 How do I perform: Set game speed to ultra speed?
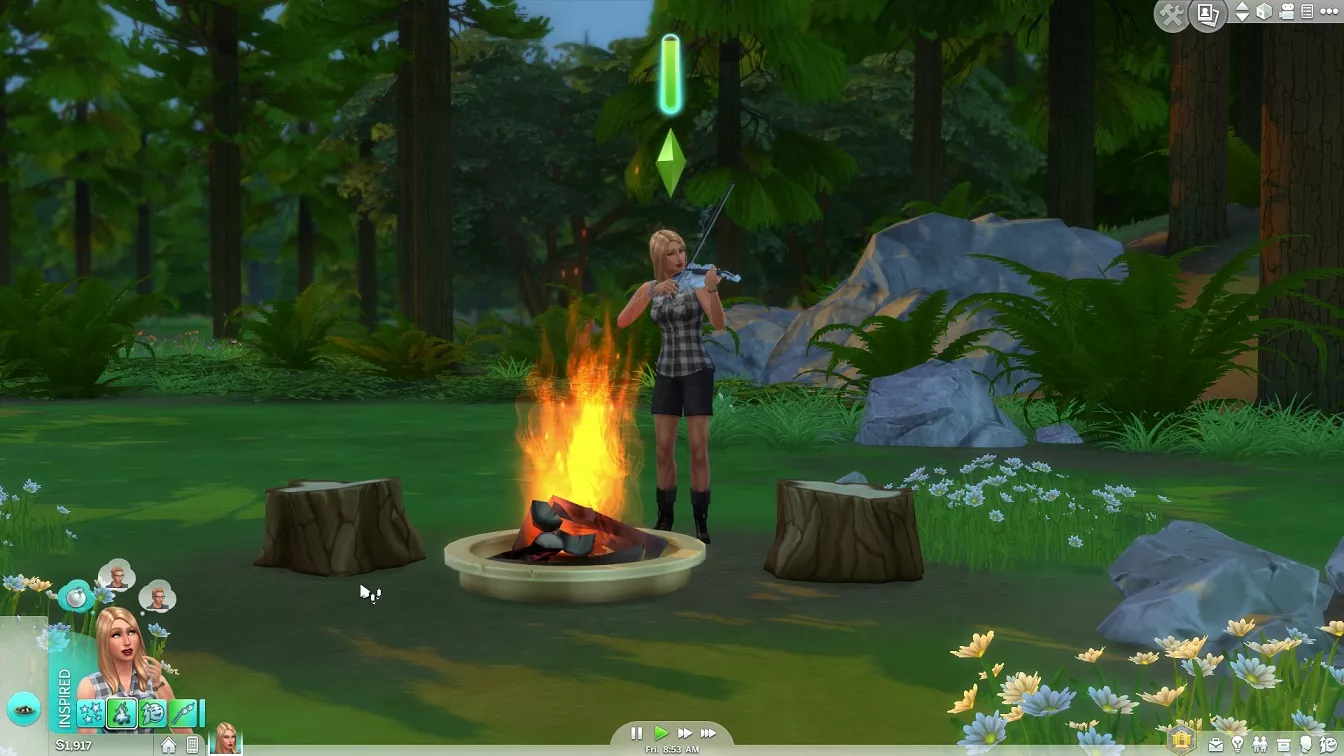point(708,733)
